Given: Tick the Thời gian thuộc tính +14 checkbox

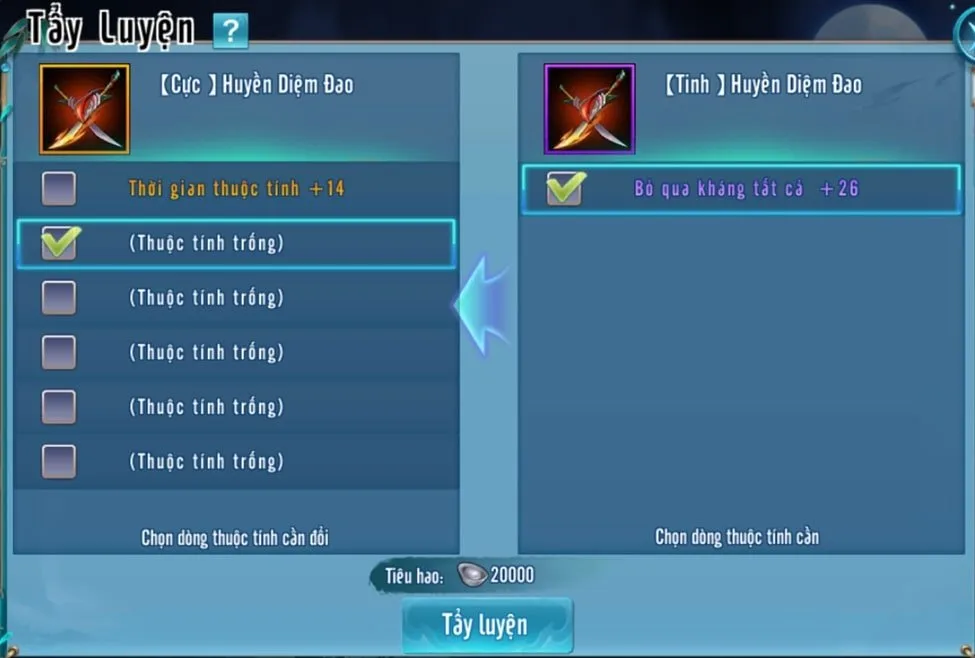Looking at the screenshot, I should (x=59, y=188).
